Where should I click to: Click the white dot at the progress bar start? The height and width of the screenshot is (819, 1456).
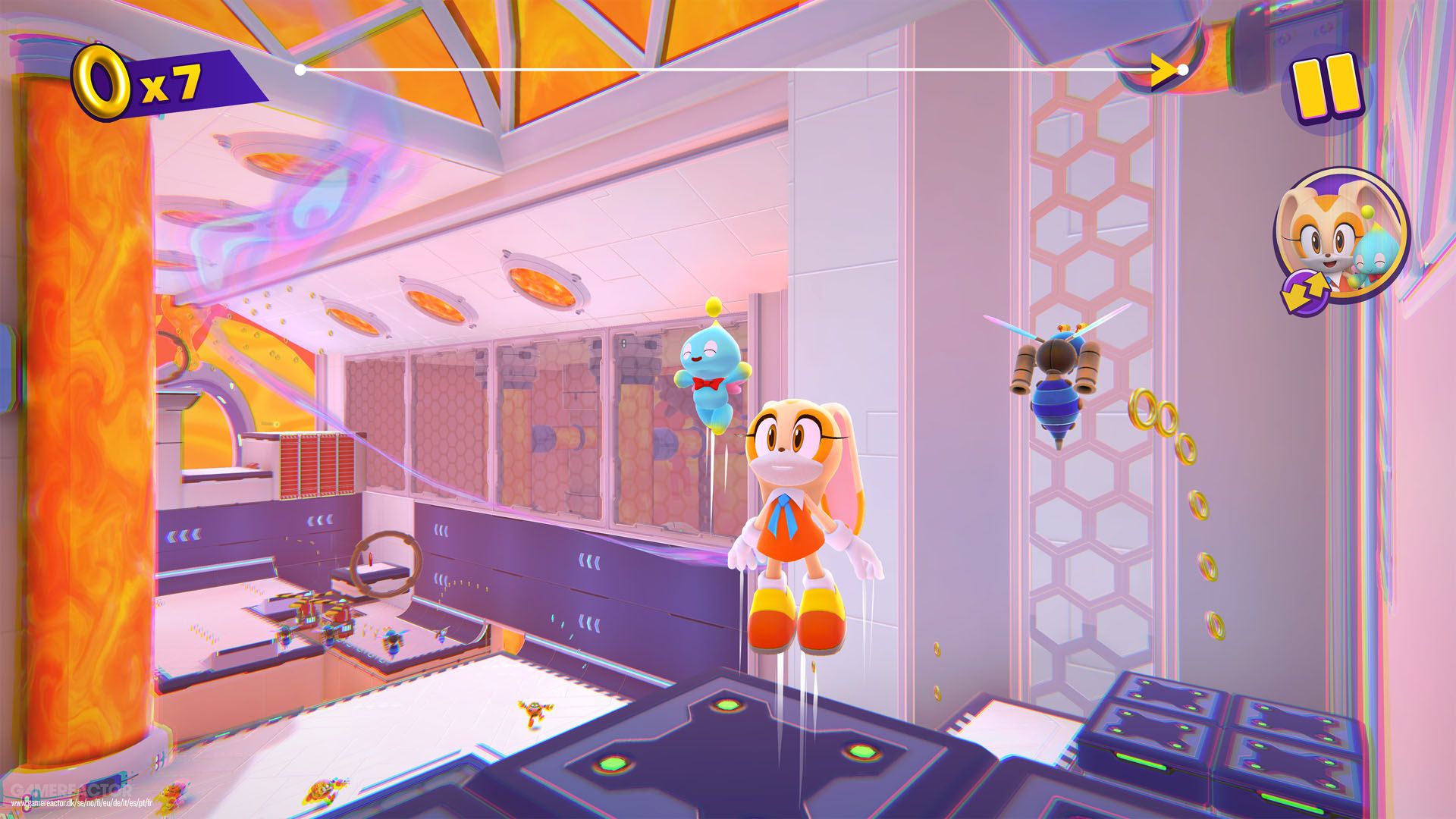click(x=299, y=68)
